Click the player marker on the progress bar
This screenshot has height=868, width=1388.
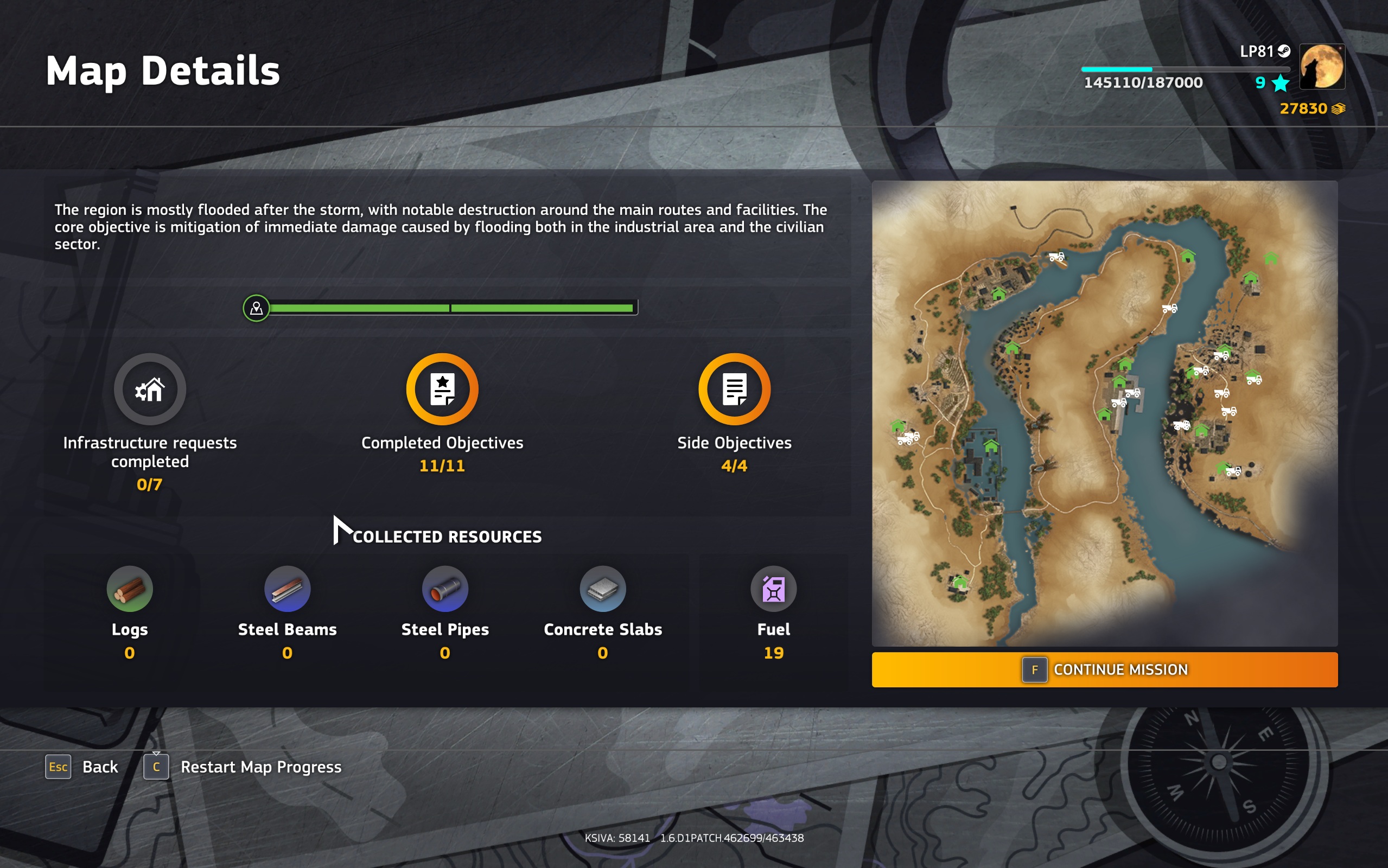click(256, 308)
